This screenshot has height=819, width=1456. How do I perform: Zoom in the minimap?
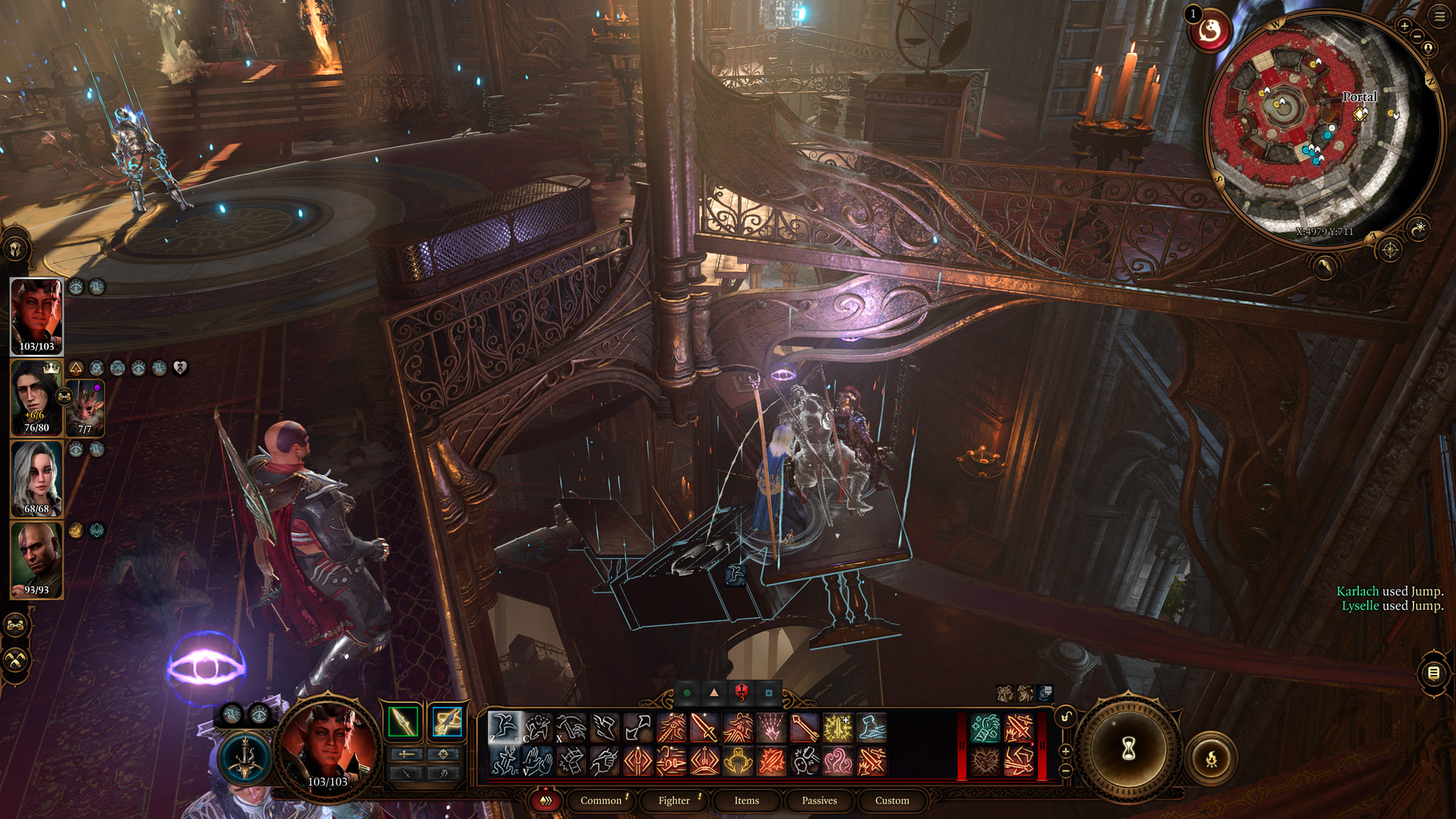coord(1404,26)
